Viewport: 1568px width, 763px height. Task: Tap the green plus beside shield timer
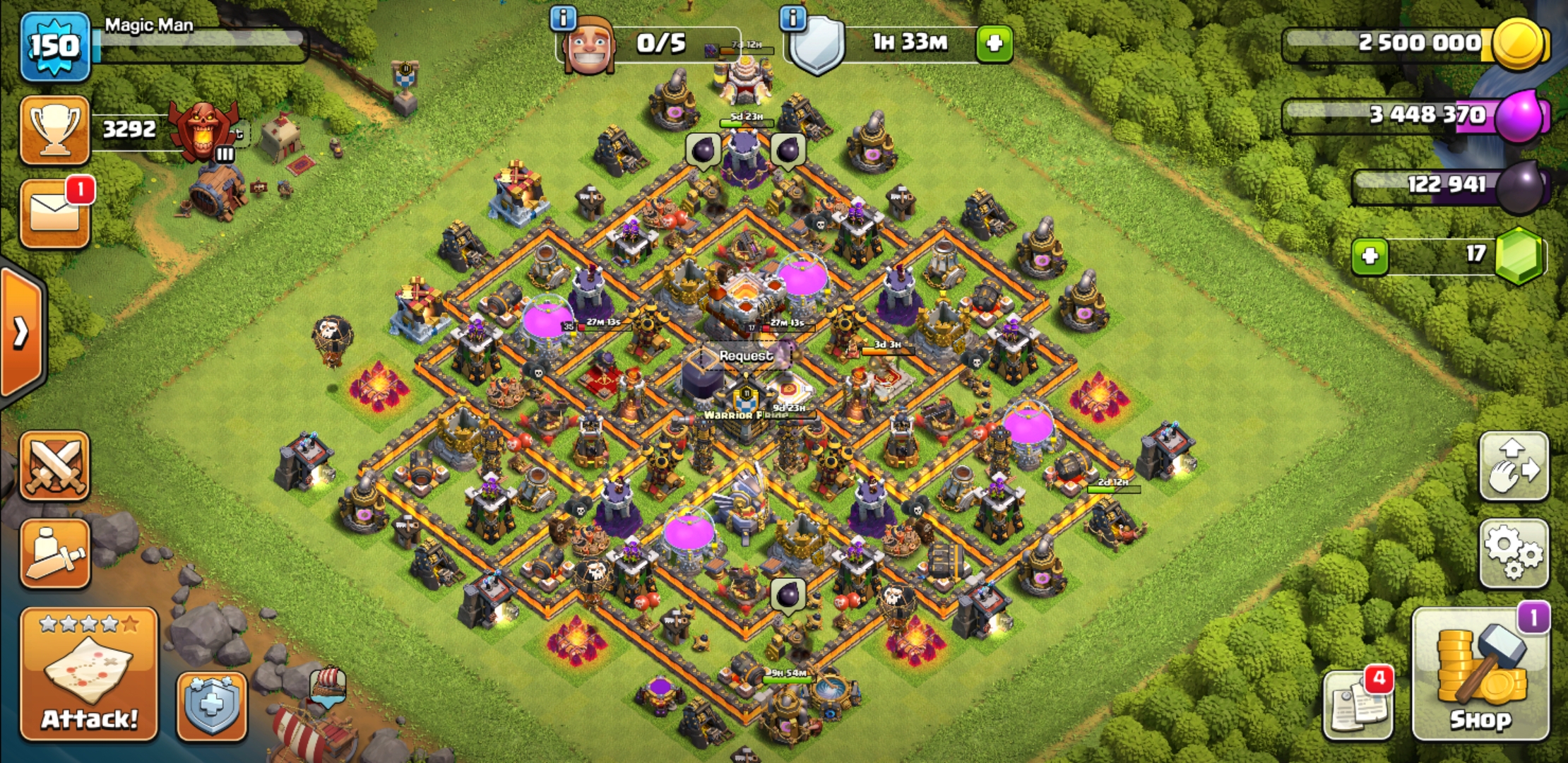pyautogui.click(x=994, y=44)
